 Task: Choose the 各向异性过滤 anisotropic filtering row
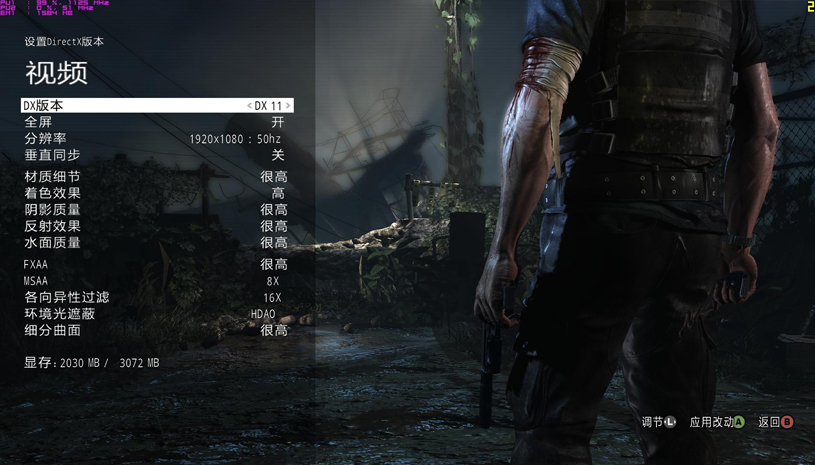click(155, 297)
